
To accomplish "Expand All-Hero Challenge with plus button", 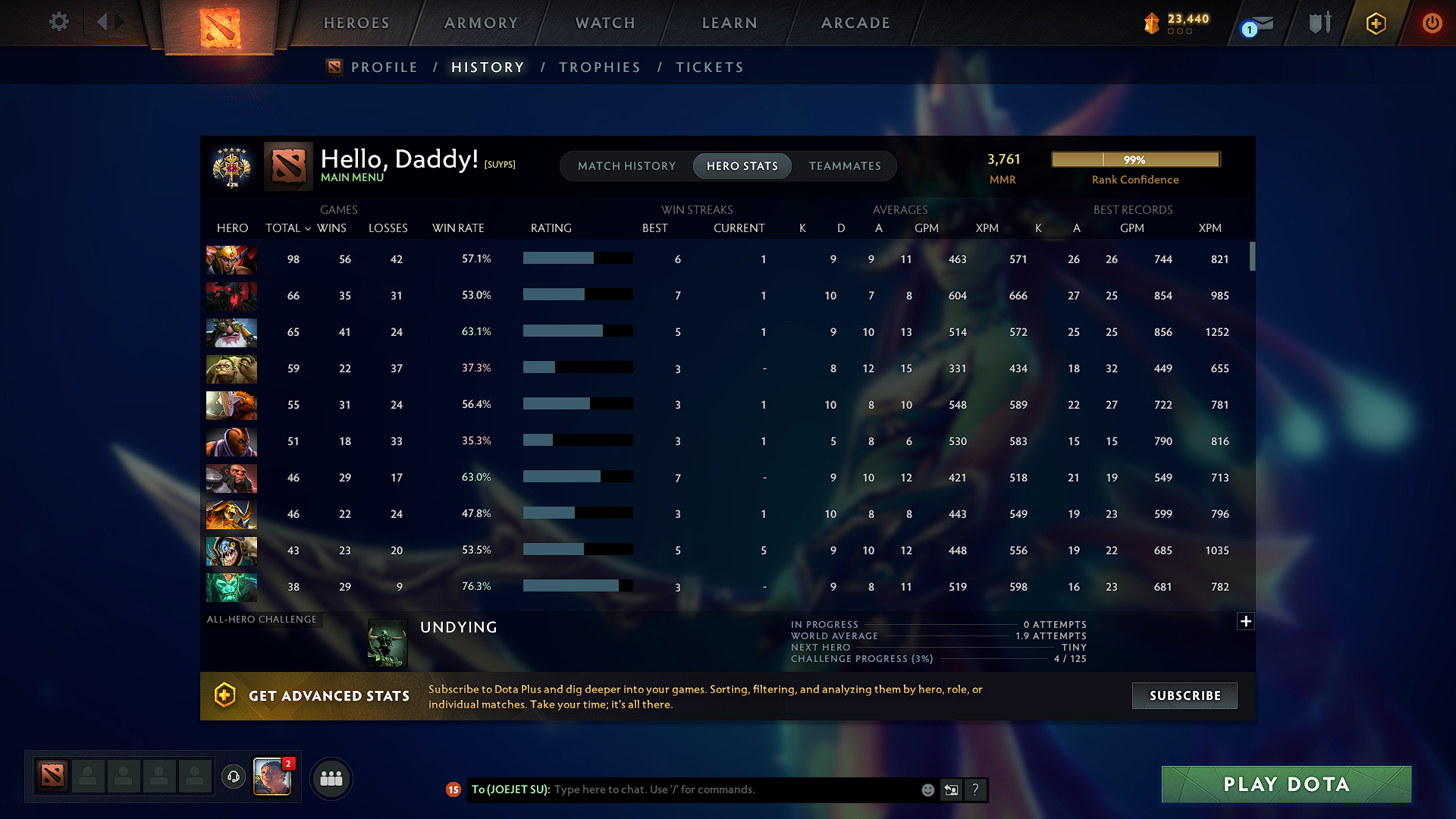I will (1246, 621).
